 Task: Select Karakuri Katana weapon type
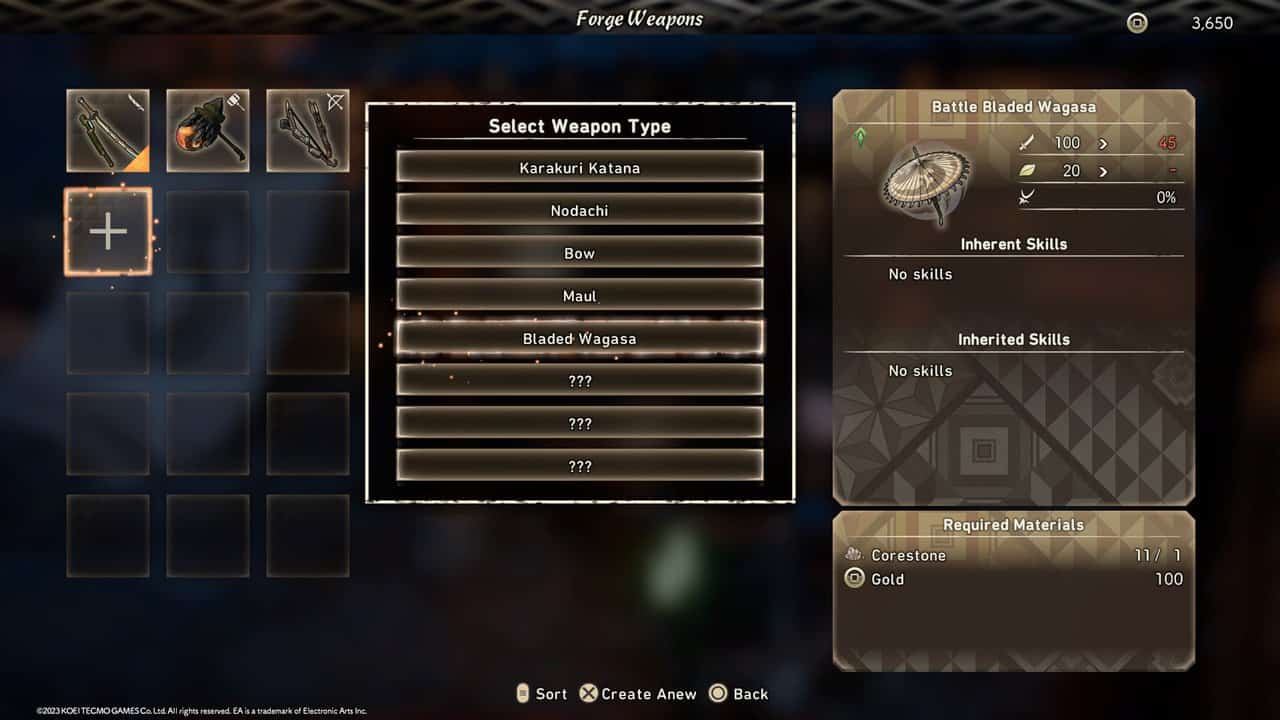580,167
